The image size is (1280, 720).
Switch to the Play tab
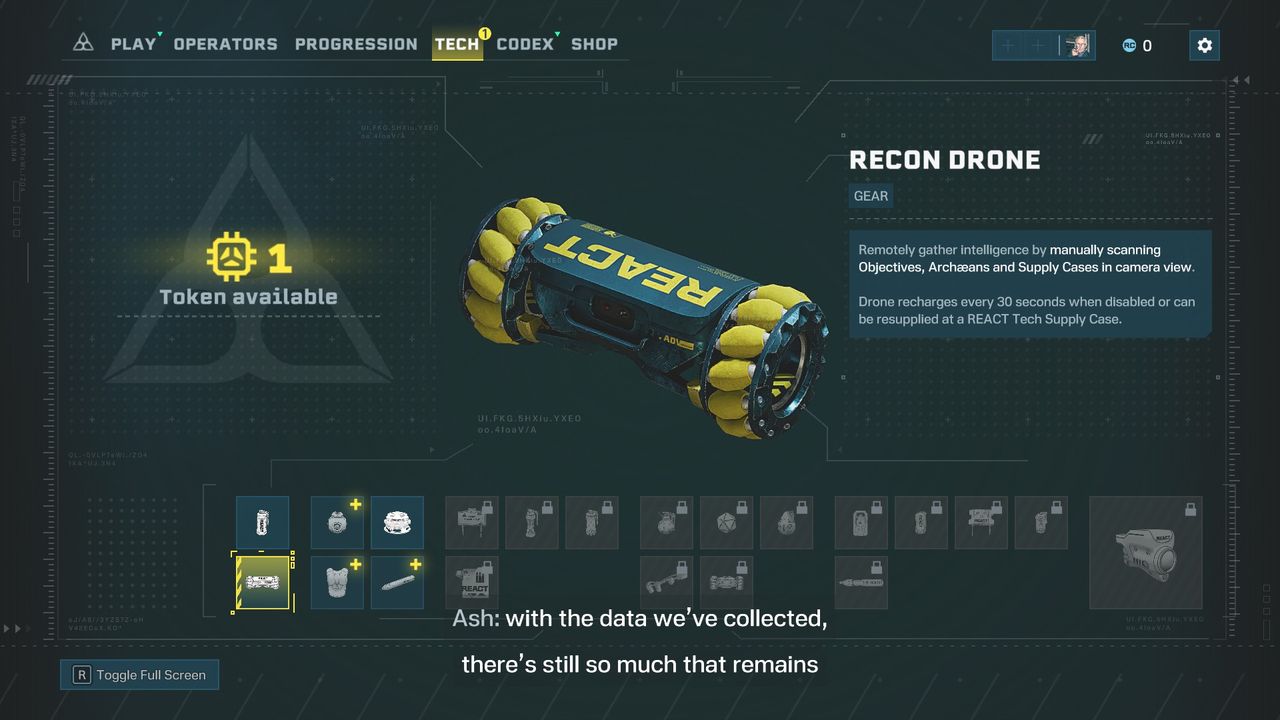(x=133, y=44)
